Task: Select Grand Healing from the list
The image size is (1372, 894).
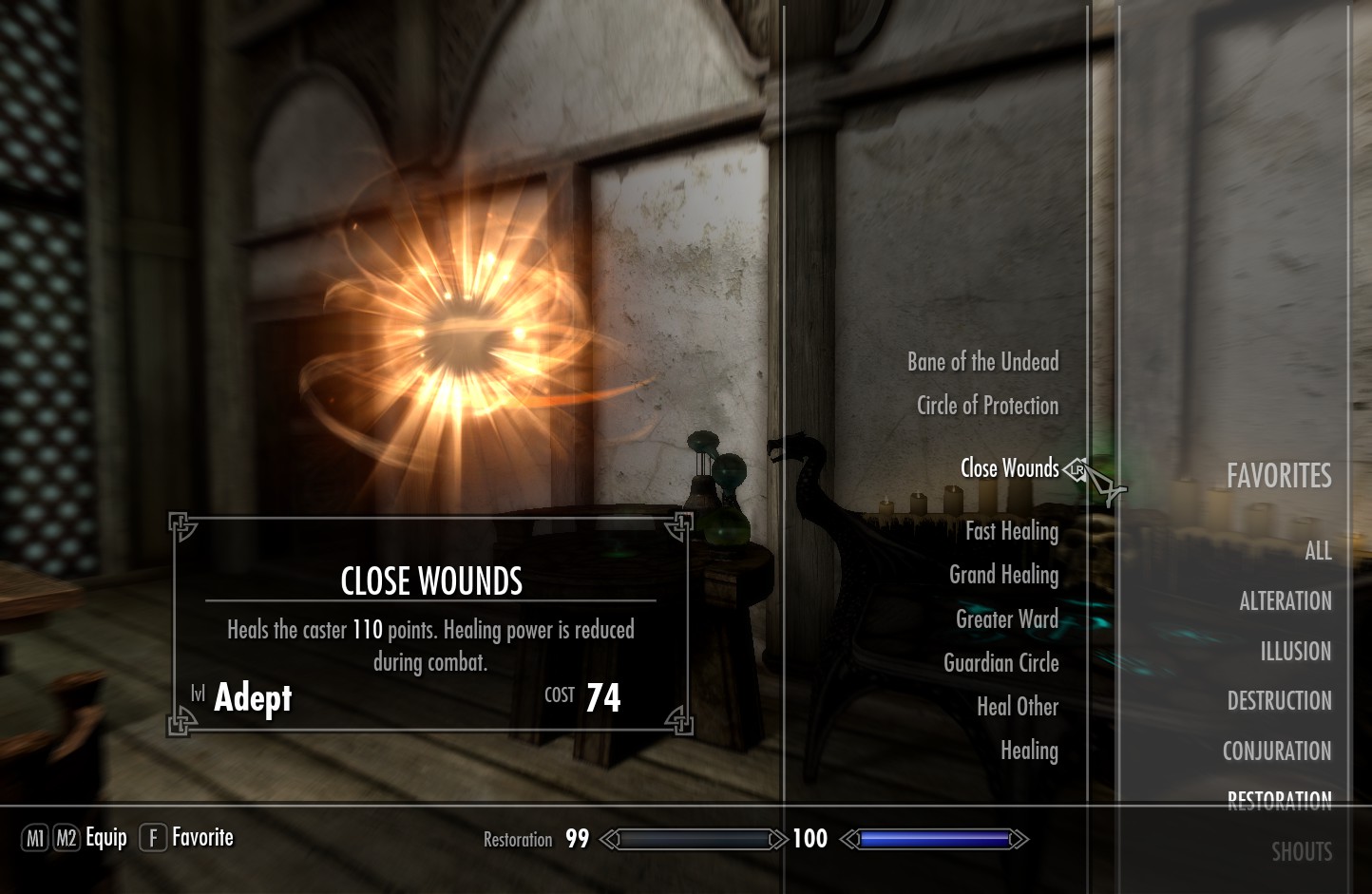Action: (x=1003, y=575)
